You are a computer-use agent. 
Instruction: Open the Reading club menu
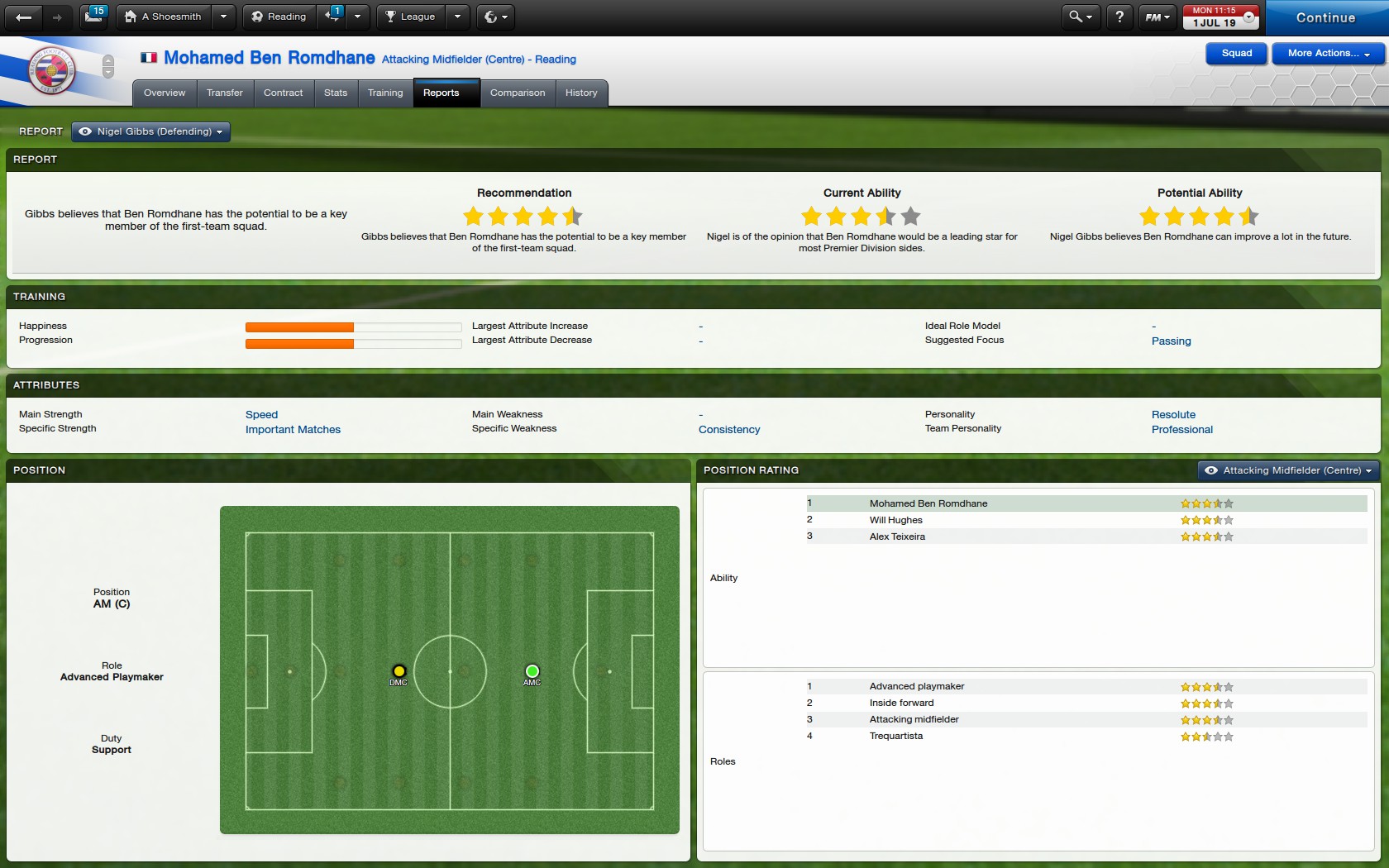pos(279,17)
